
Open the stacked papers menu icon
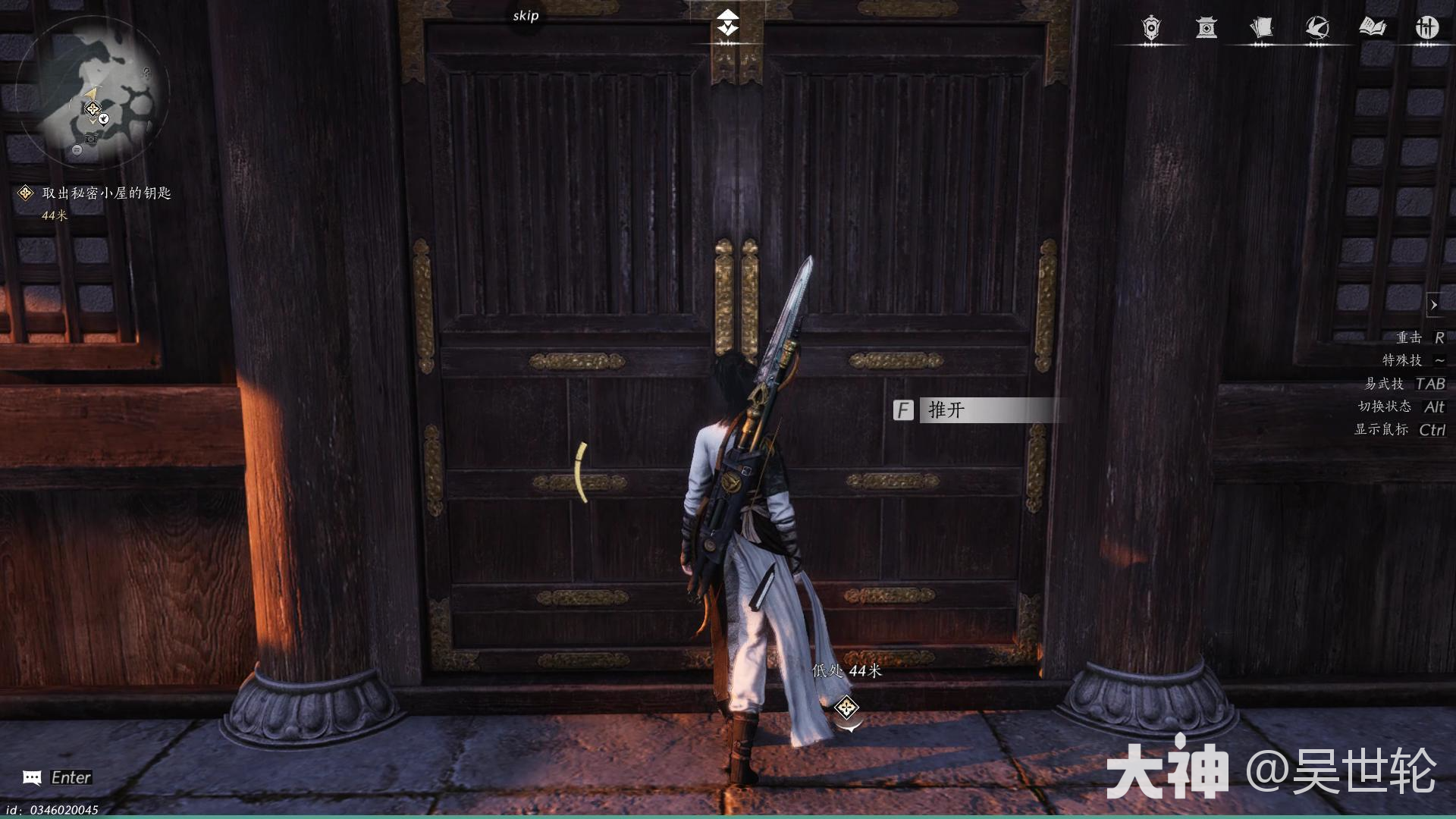(x=1261, y=28)
